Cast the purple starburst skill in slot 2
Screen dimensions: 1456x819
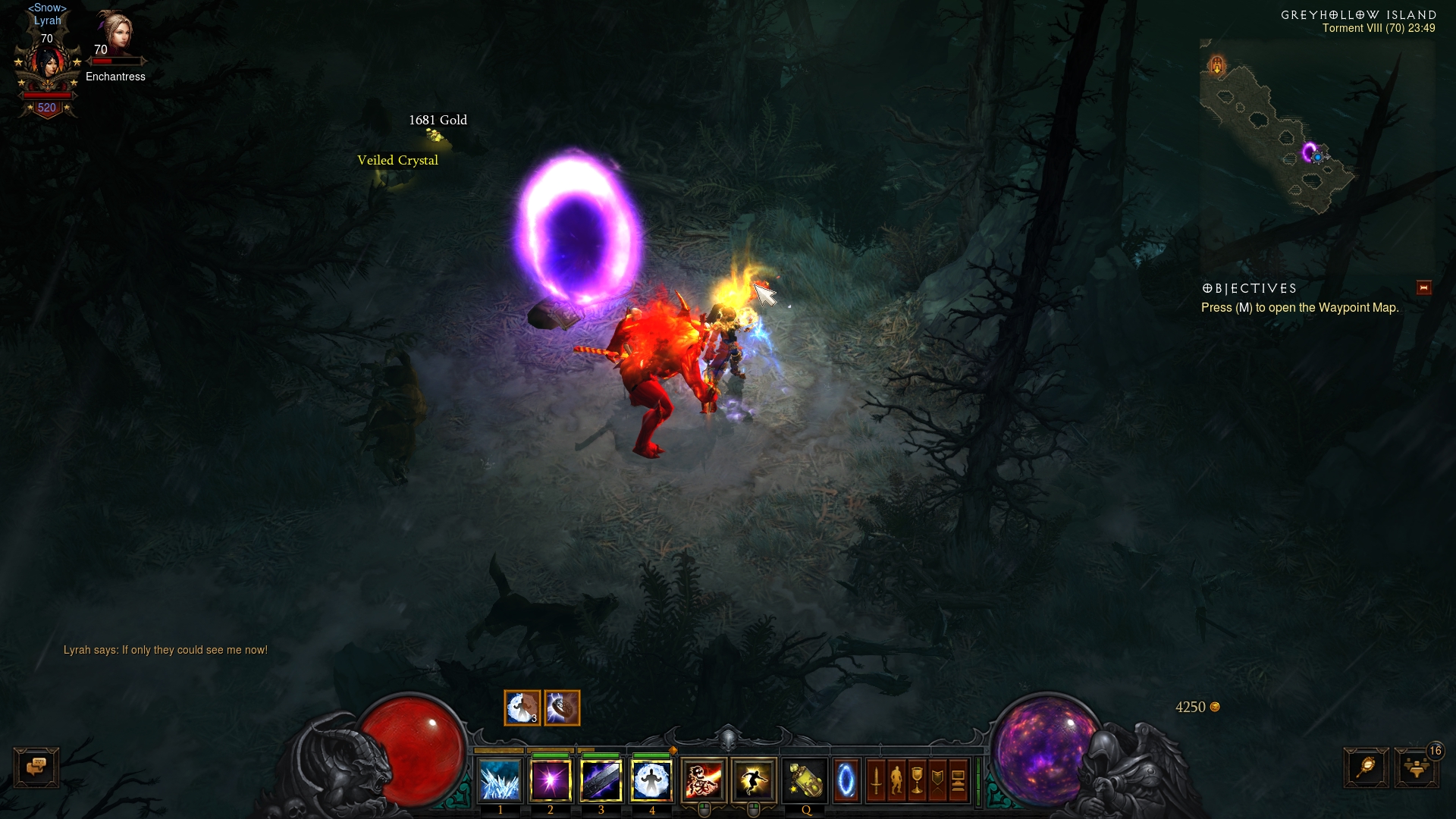click(551, 780)
